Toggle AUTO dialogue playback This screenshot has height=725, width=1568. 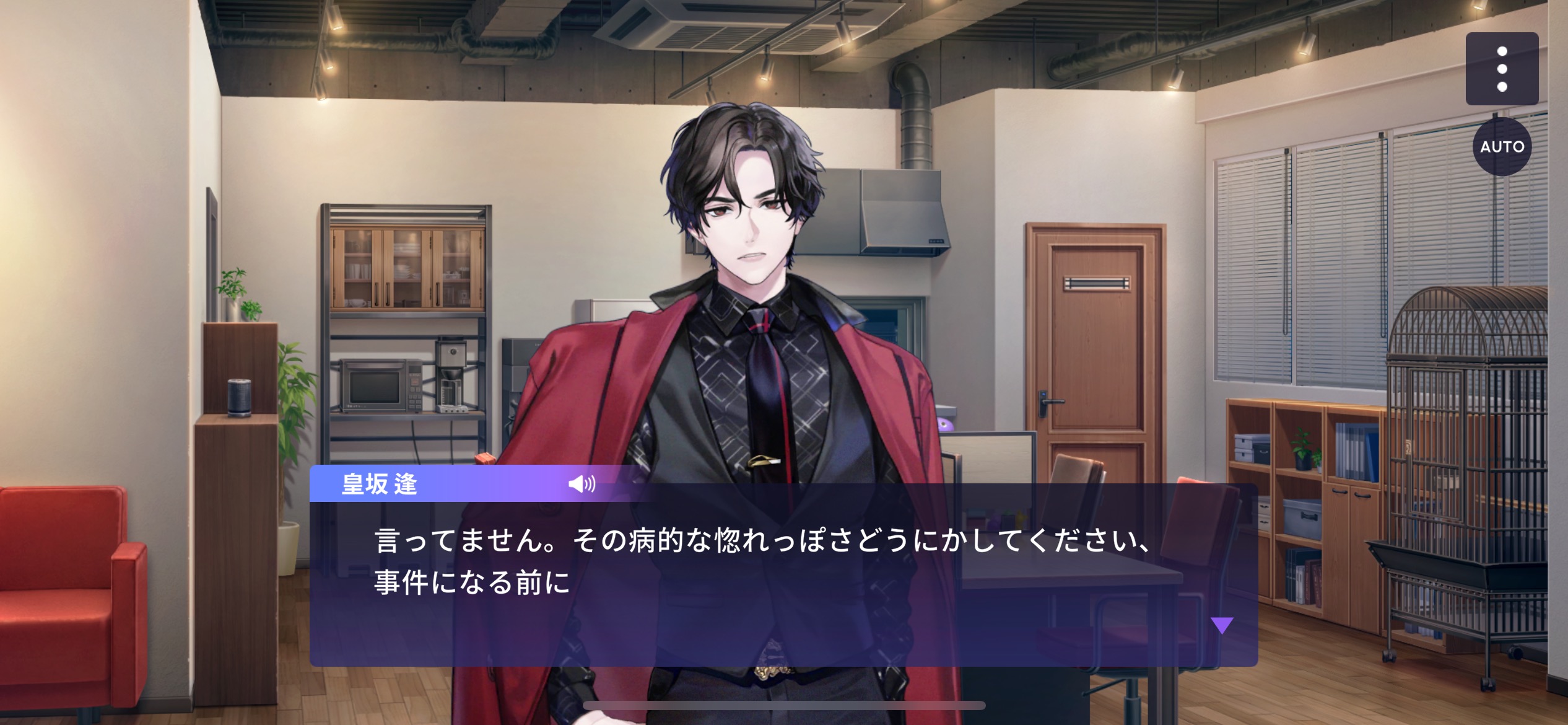[1502, 147]
